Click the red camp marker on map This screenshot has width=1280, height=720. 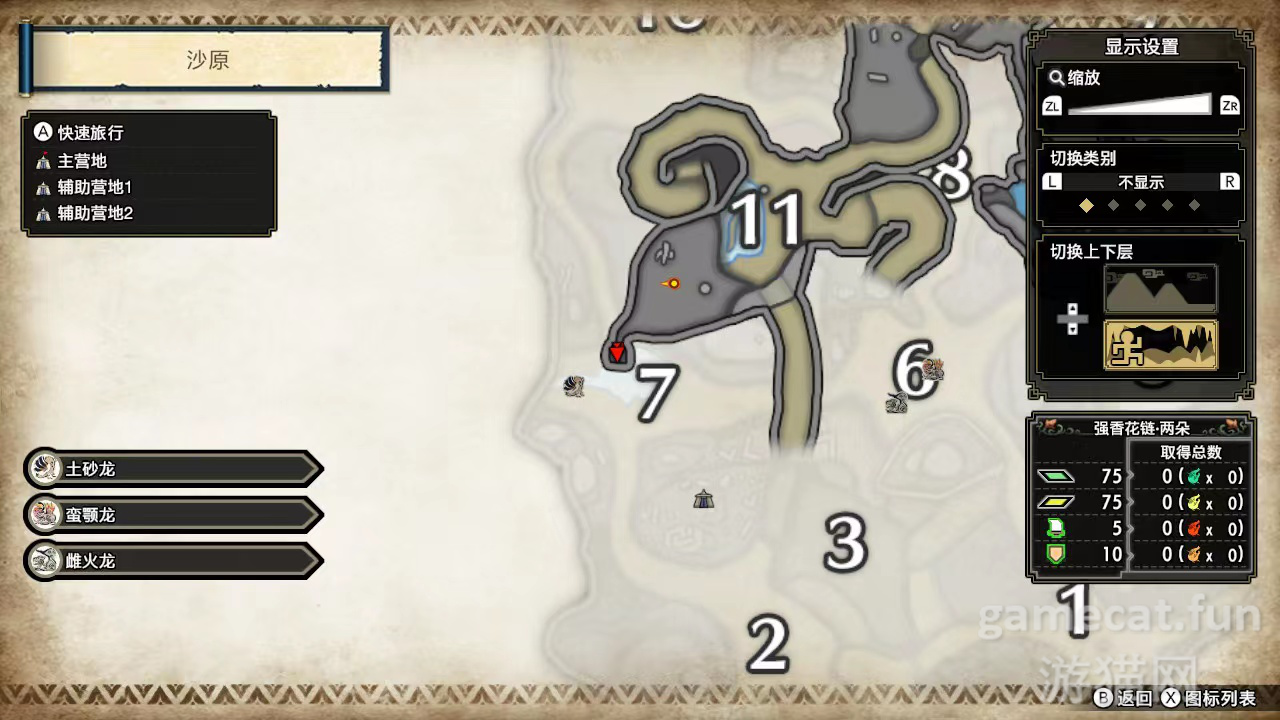point(617,351)
